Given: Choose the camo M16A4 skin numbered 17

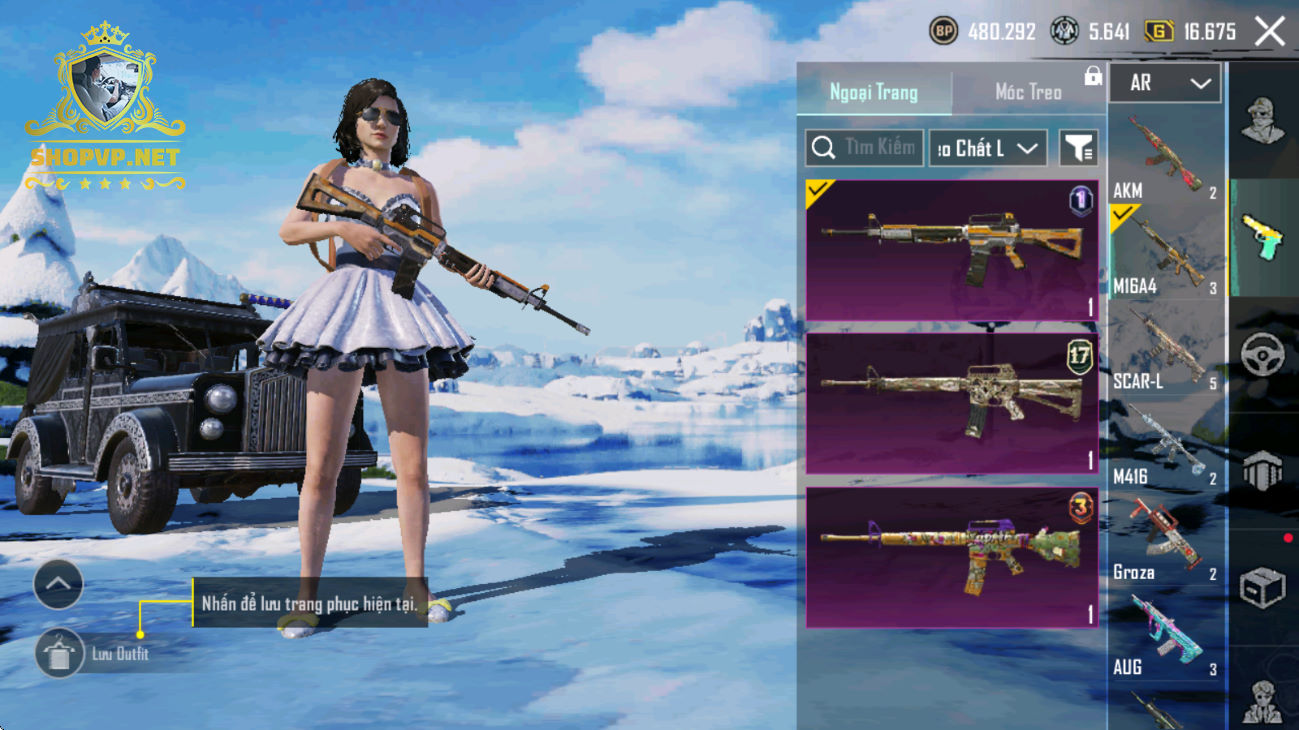Looking at the screenshot, I should (952, 404).
